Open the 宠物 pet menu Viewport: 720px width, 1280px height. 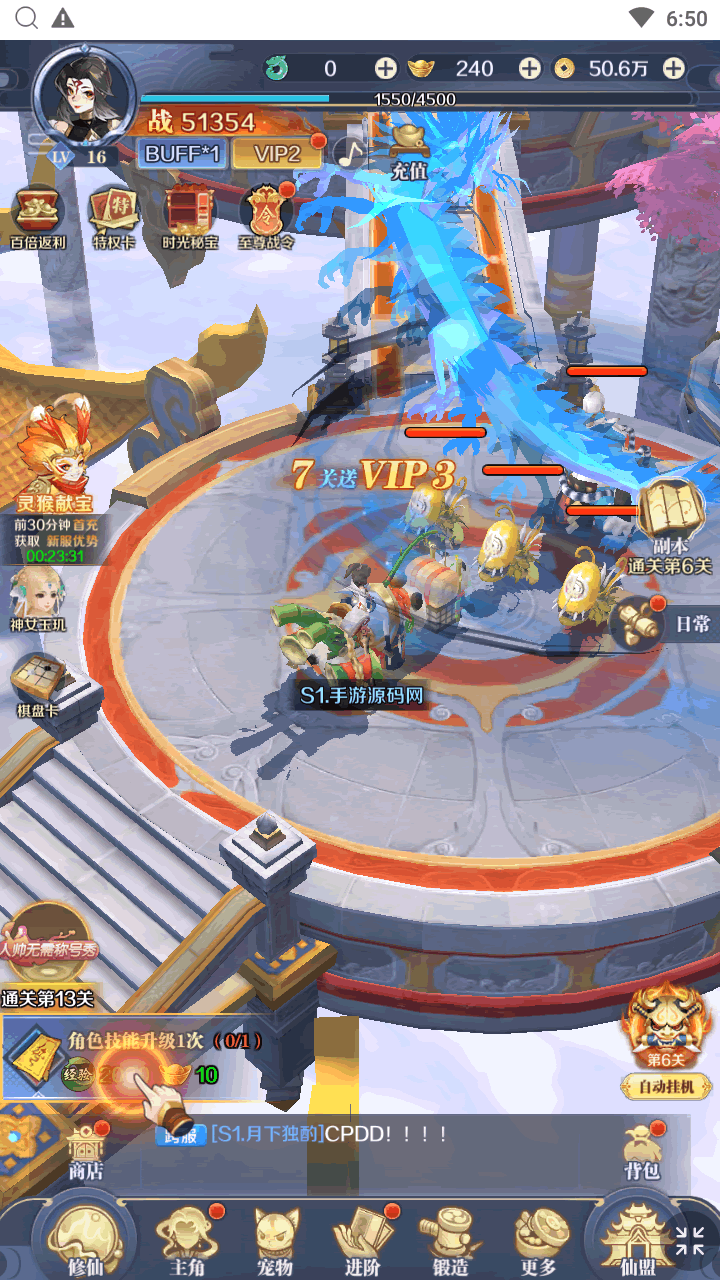pyautogui.click(x=275, y=1240)
